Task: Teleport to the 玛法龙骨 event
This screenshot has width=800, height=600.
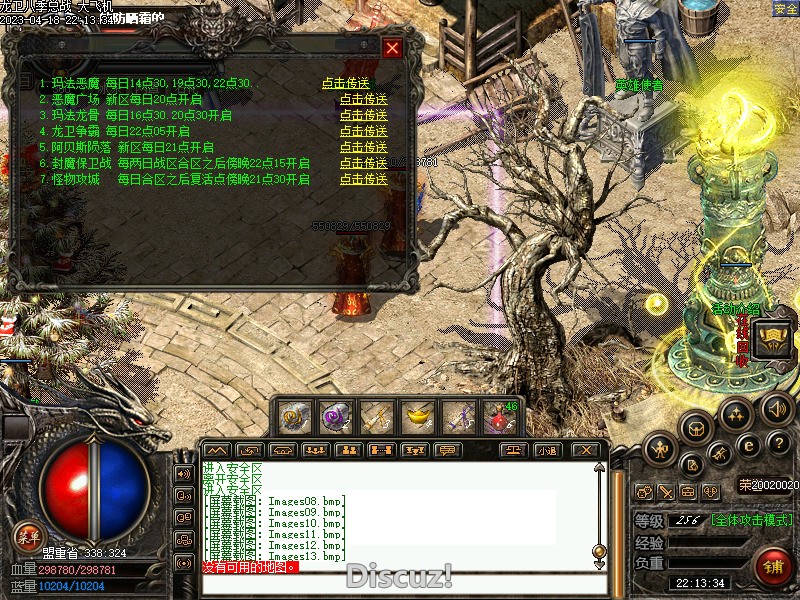Action: click(363, 116)
